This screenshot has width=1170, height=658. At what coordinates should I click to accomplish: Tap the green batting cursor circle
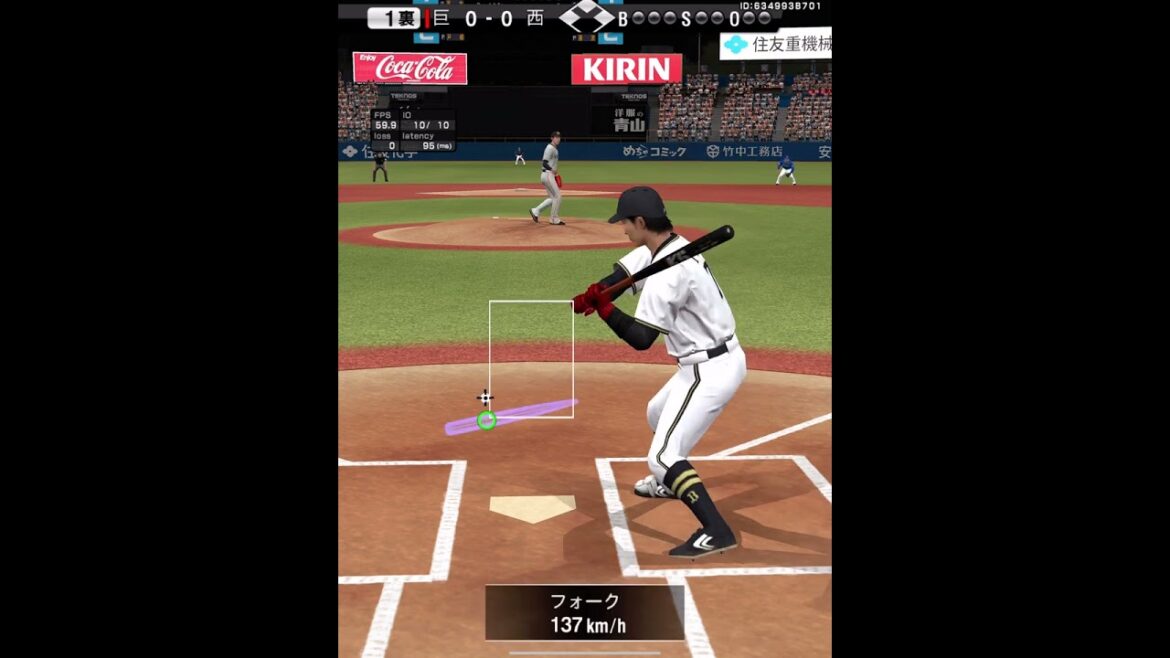point(486,420)
